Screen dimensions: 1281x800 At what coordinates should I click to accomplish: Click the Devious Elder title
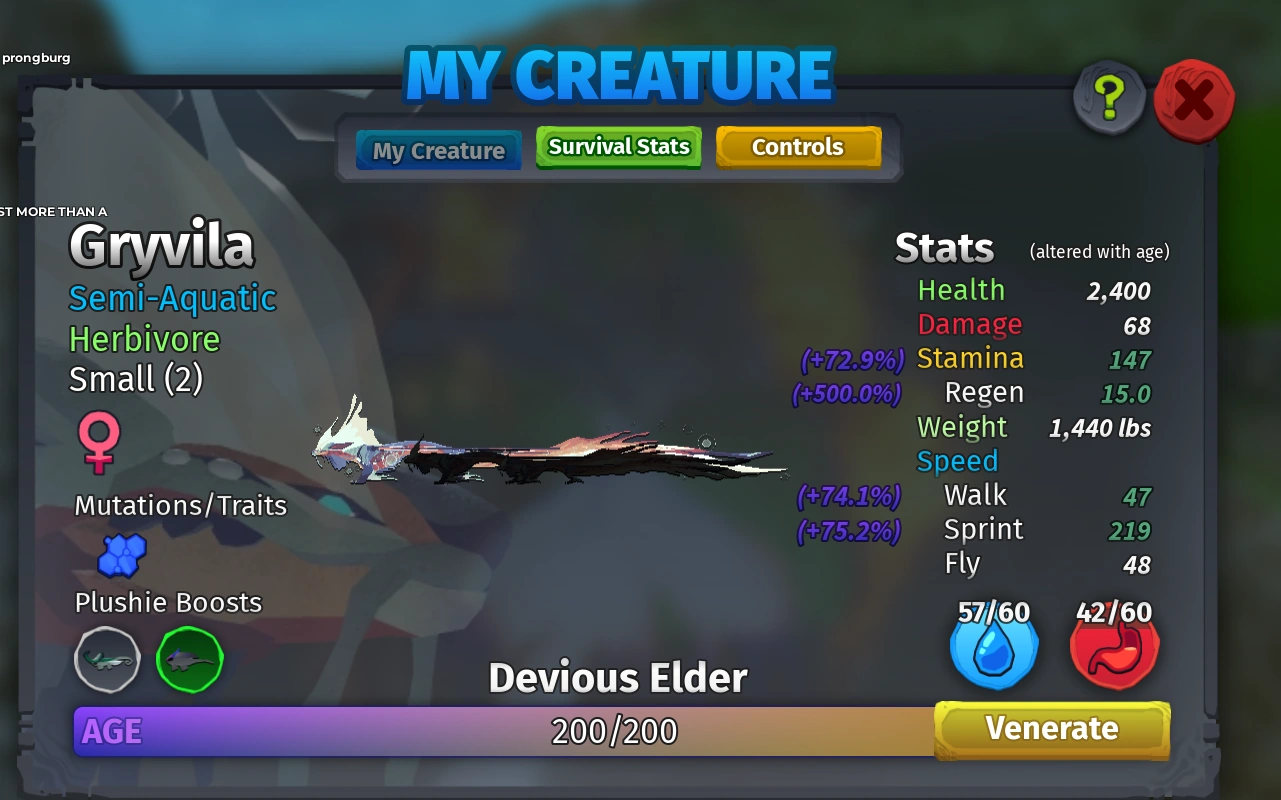click(617, 677)
